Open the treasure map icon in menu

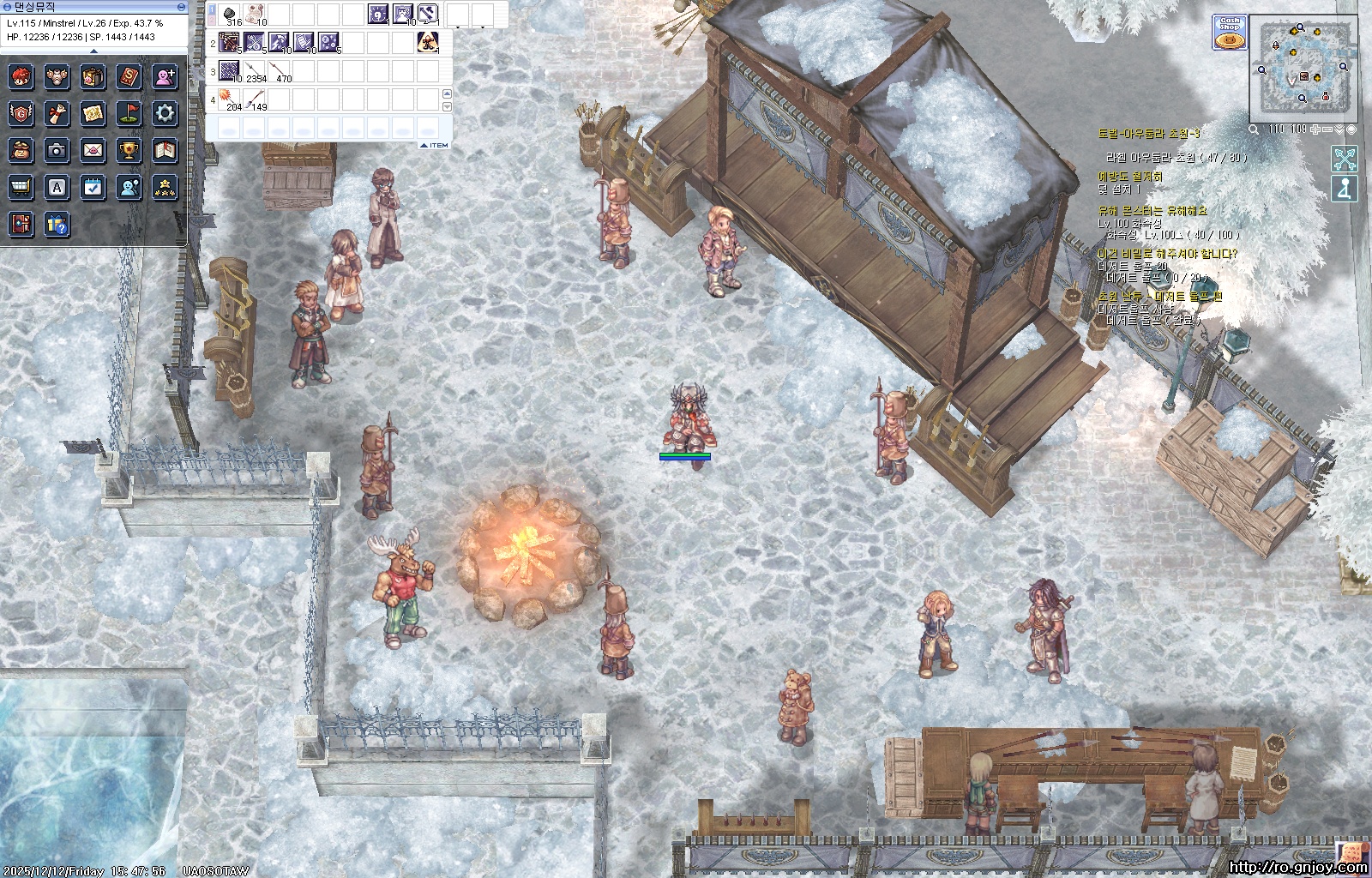click(93, 112)
